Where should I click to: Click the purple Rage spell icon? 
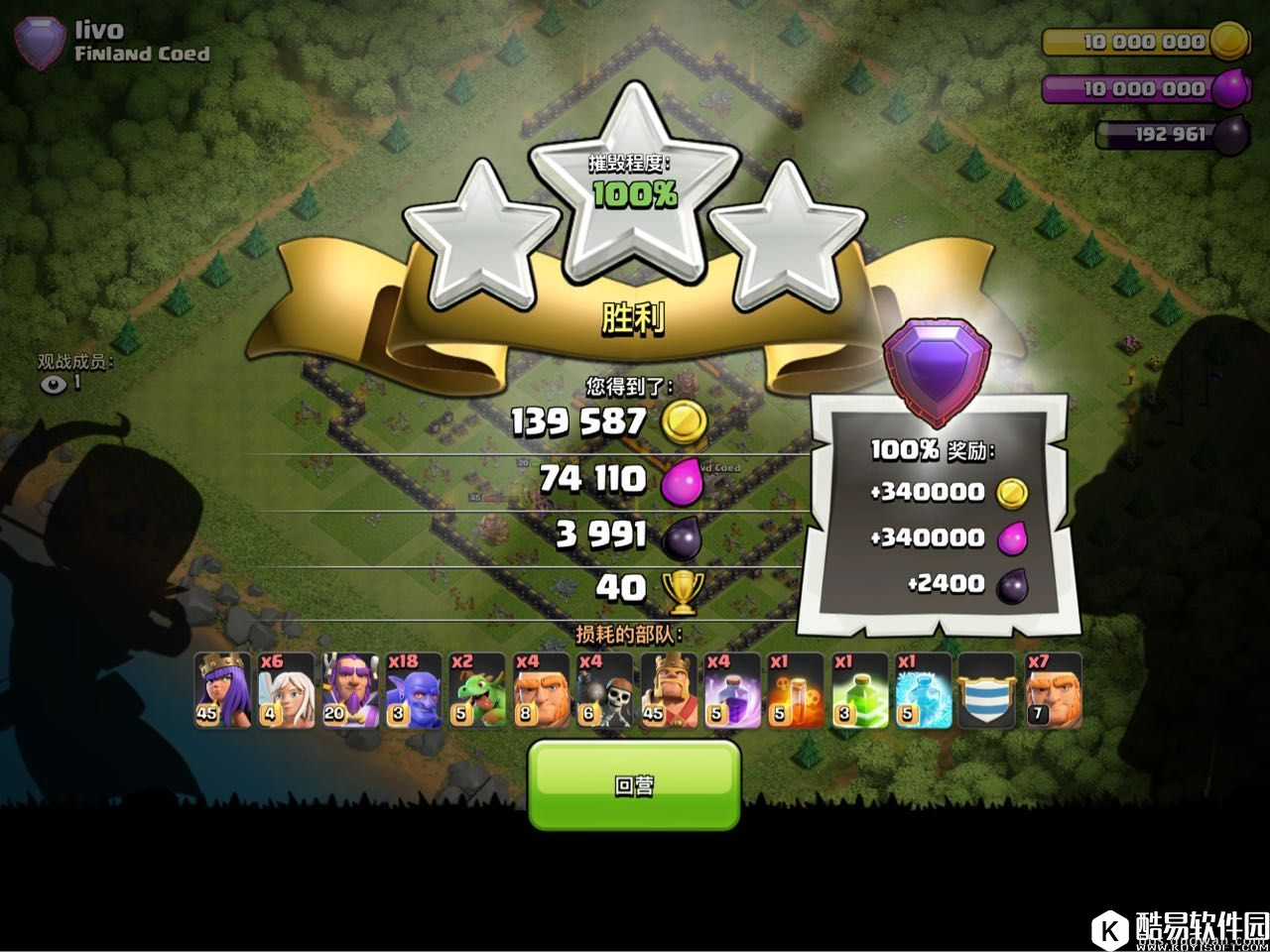[x=732, y=690]
